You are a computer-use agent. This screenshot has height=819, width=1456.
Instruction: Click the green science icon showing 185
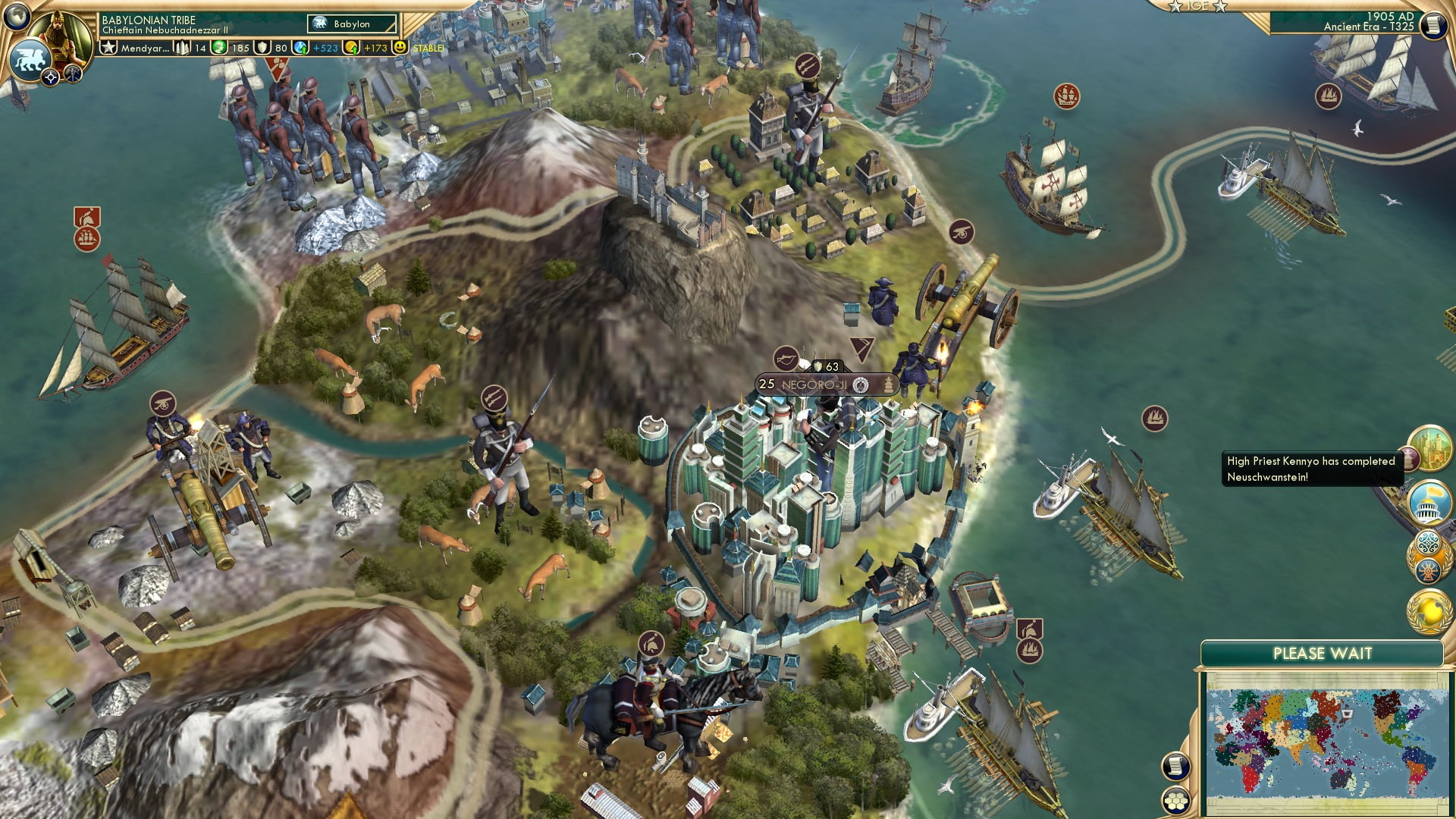coord(220,46)
